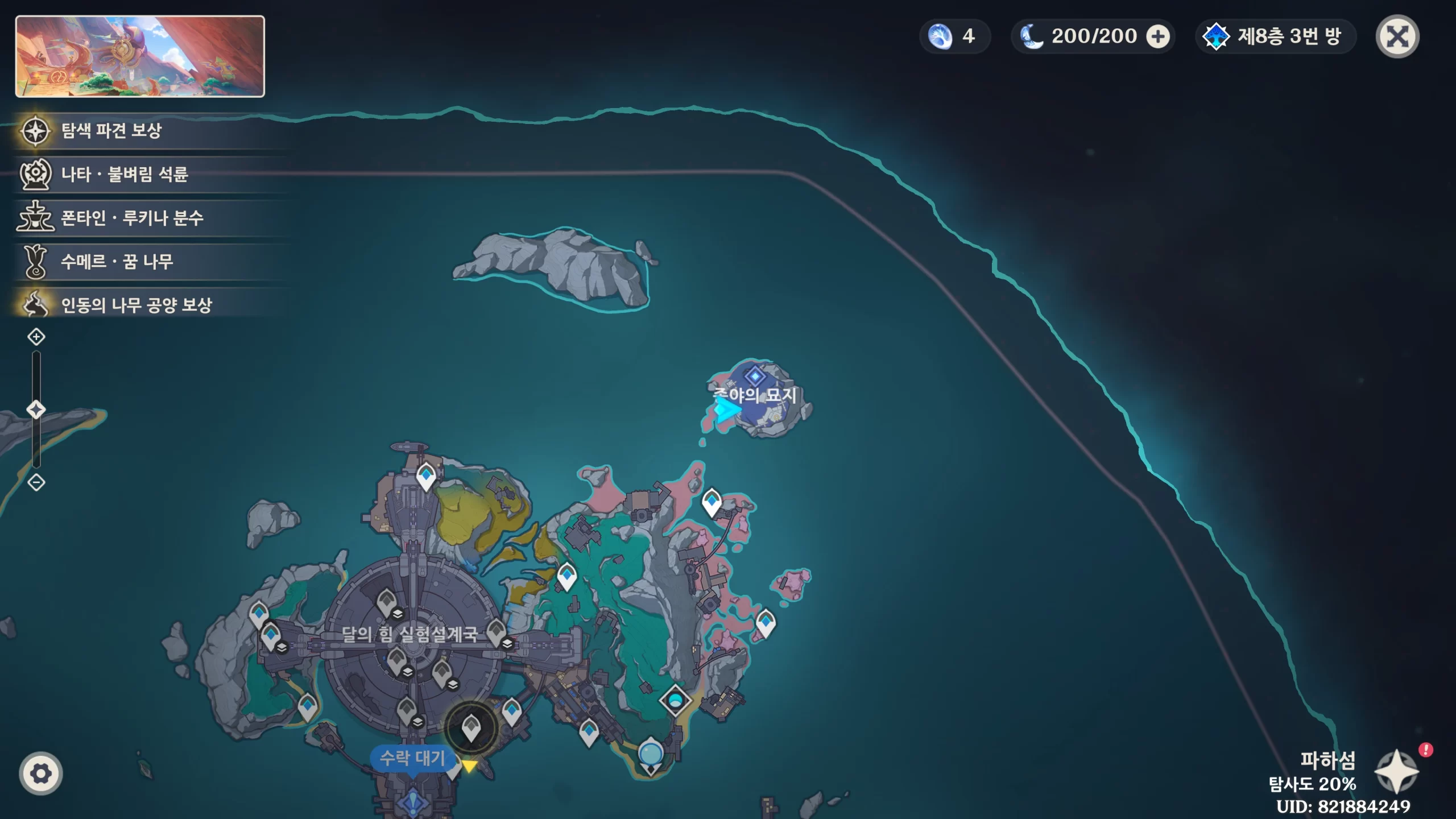This screenshot has height=819, width=1456.
Task: Select the 수락 대기 quest marker
Action: 413,758
